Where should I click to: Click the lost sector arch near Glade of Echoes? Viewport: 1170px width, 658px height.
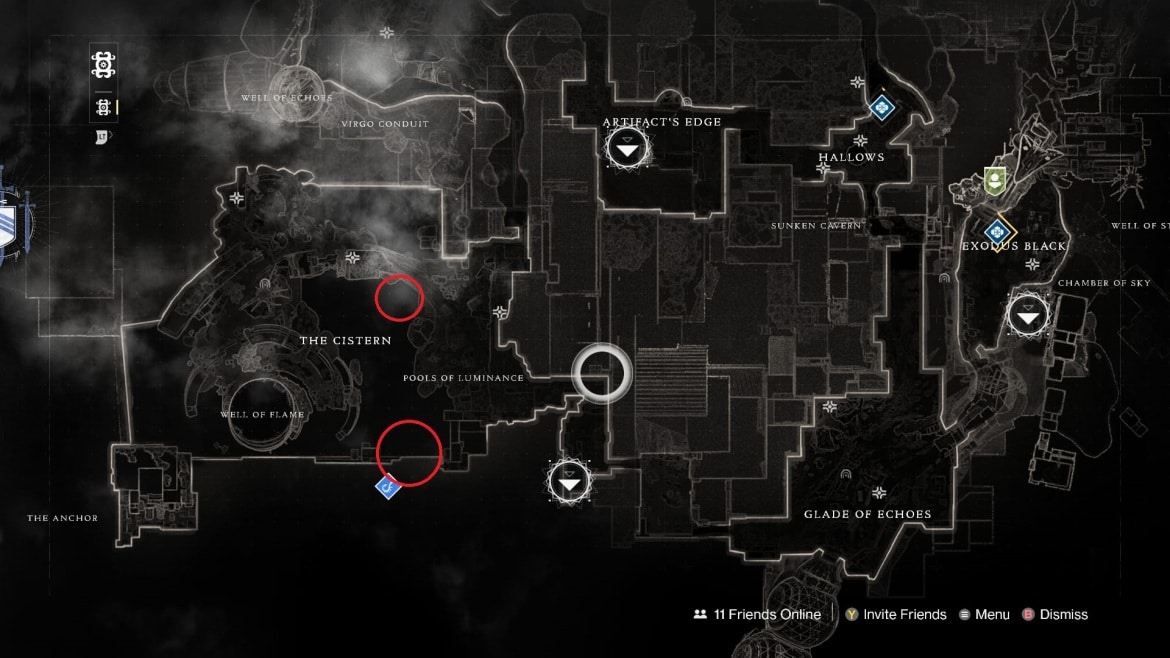tap(847, 474)
